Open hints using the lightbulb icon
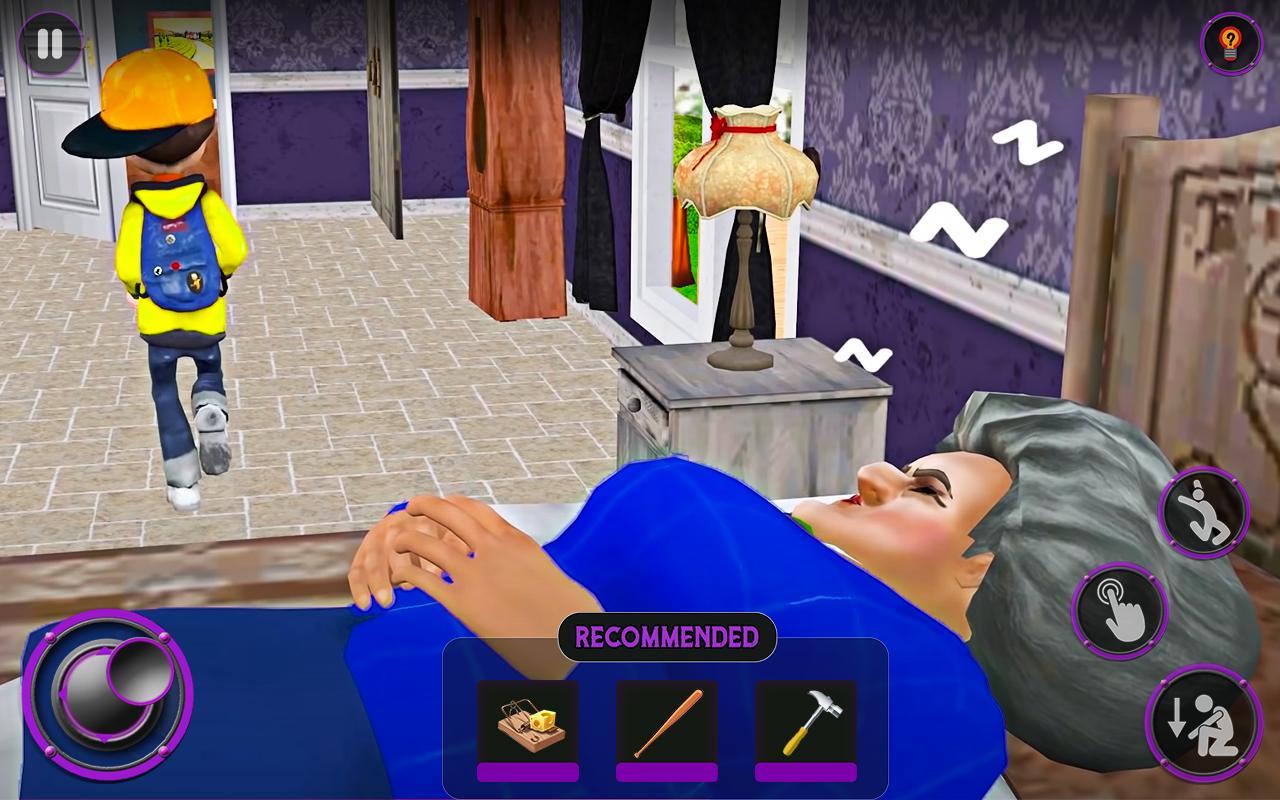 (x=1229, y=44)
